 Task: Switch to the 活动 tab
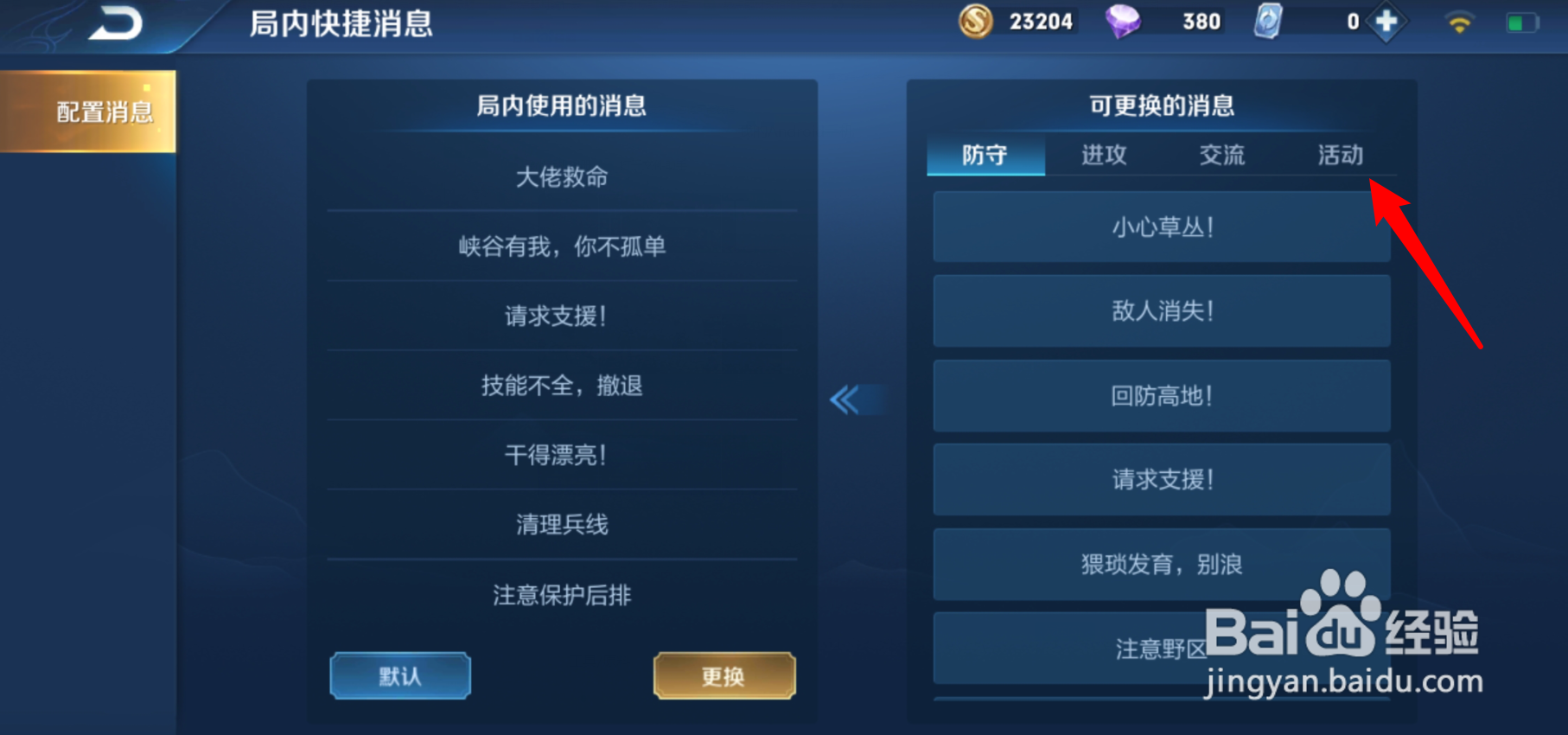(x=1340, y=156)
